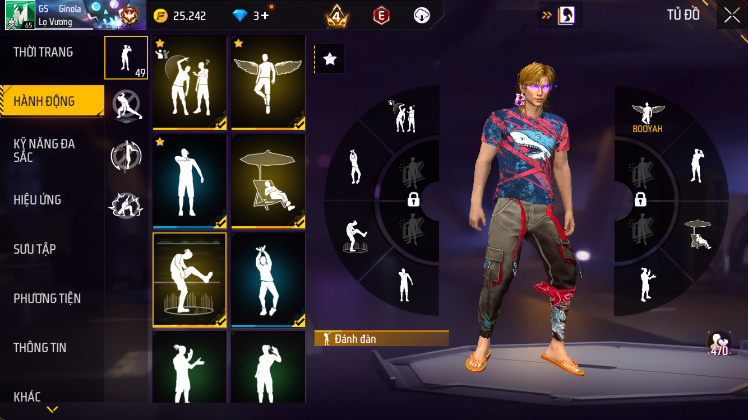Show the Thông Tin section
The width and height of the screenshot is (748, 420).
[x=40, y=347]
